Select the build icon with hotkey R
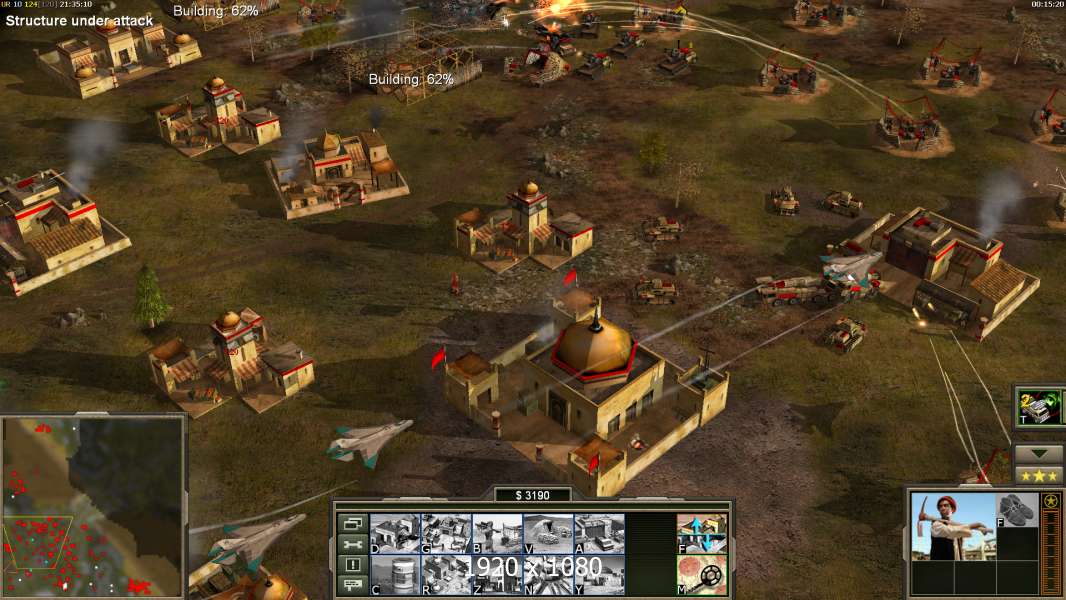 tap(446, 574)
